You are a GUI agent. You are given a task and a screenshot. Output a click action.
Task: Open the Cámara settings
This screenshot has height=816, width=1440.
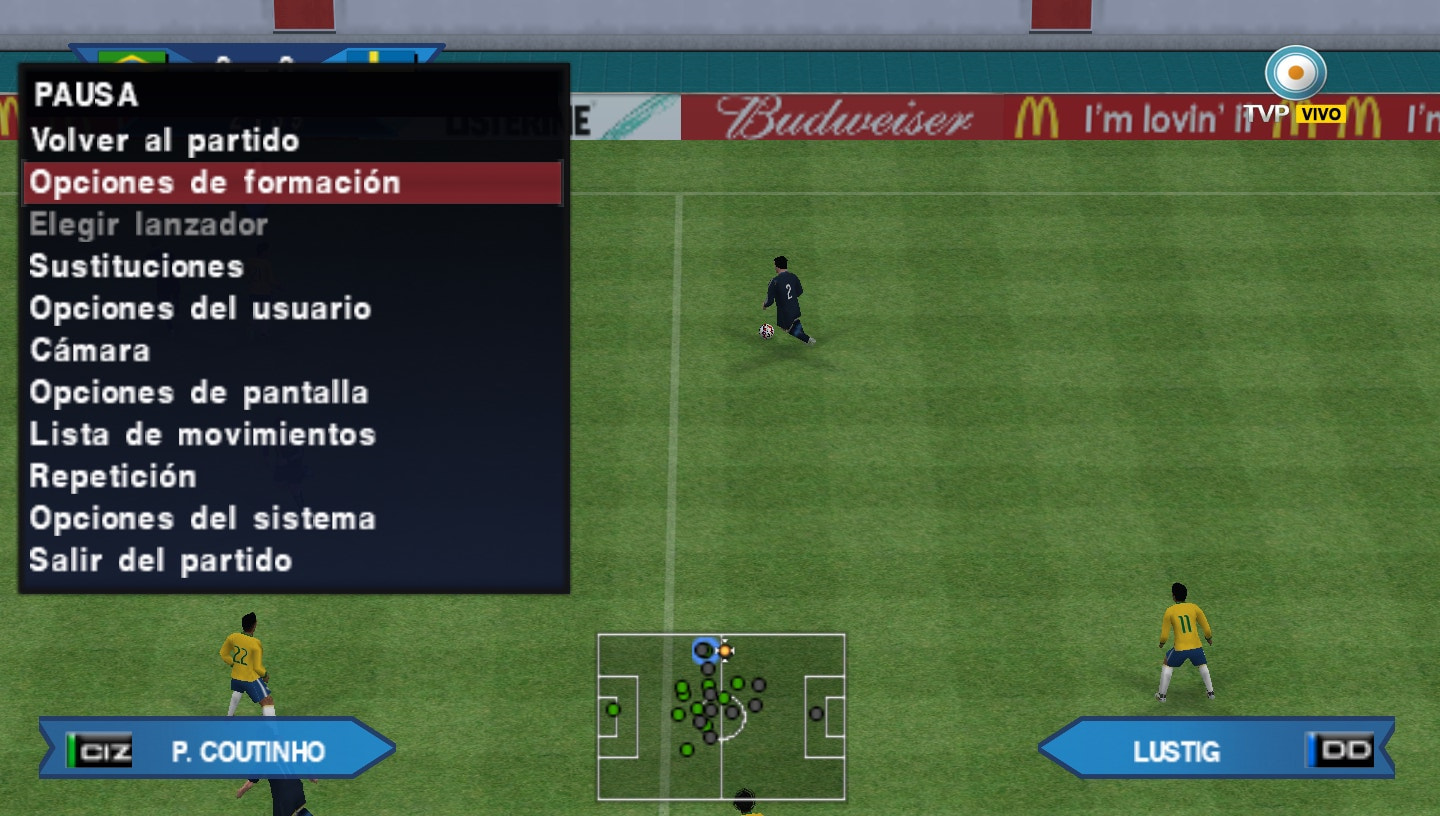pyautogui.click(x=90, y=351)
